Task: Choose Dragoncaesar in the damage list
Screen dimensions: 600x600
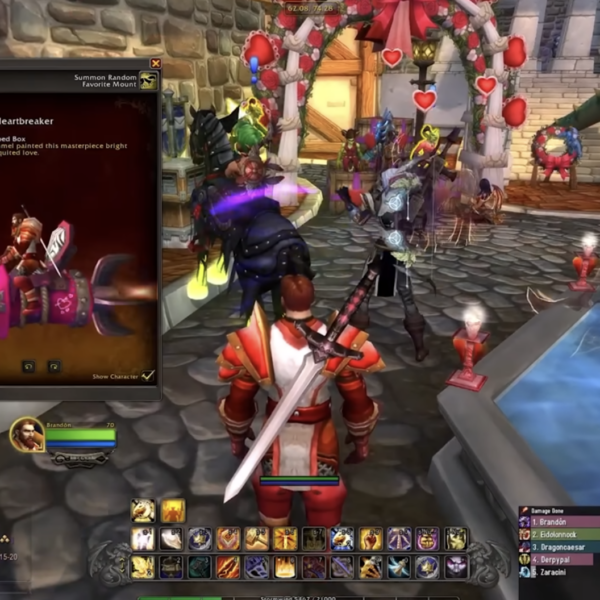Action: point(559,547)
